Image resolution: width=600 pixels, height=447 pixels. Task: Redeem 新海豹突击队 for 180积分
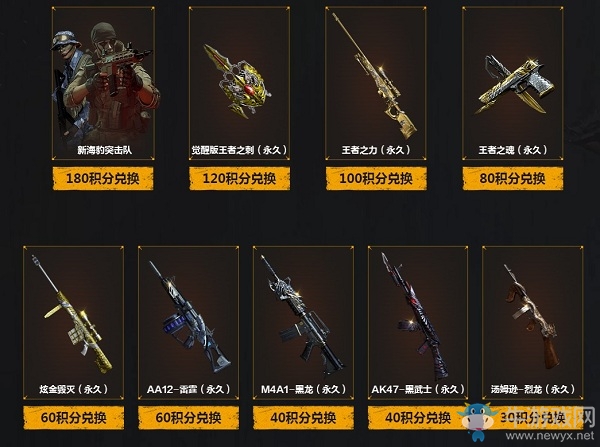tap(101, 180)
